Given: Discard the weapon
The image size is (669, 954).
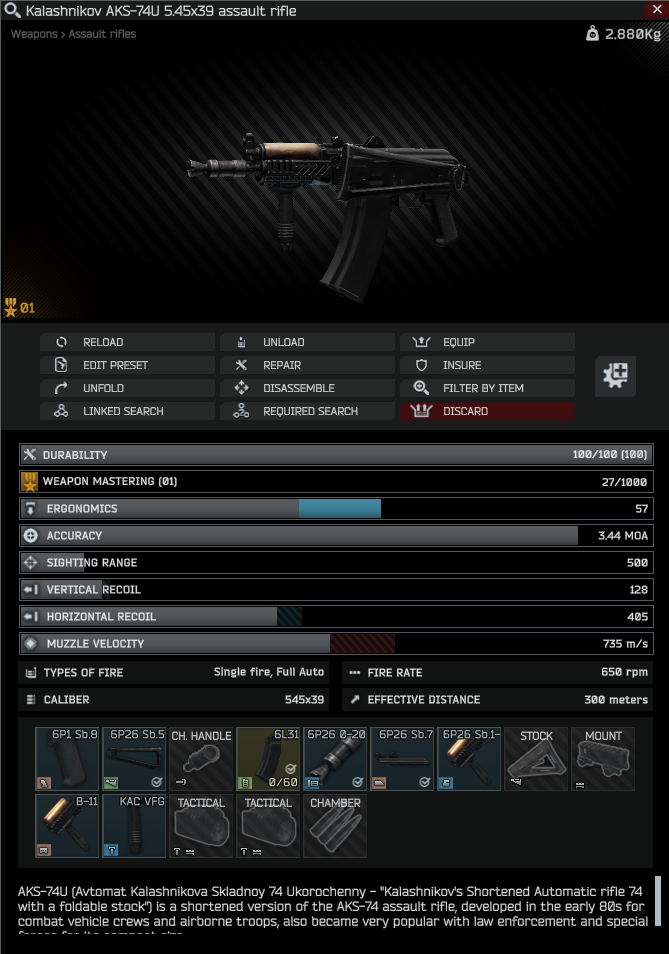Looking at the screenshot, I should tap(487, 411).
